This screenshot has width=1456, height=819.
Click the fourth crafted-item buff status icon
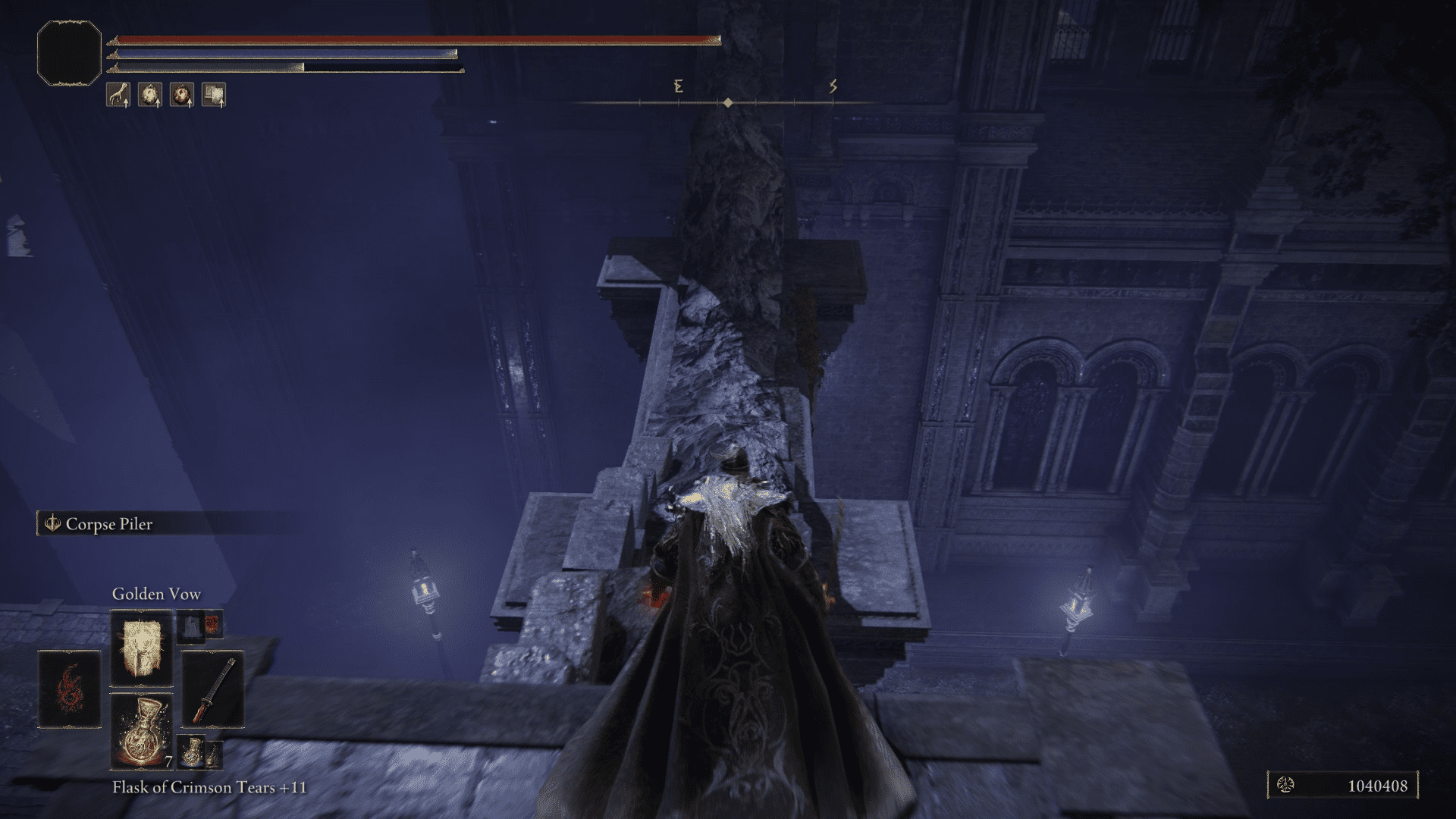pyautogui.click(x=215, y=95)
